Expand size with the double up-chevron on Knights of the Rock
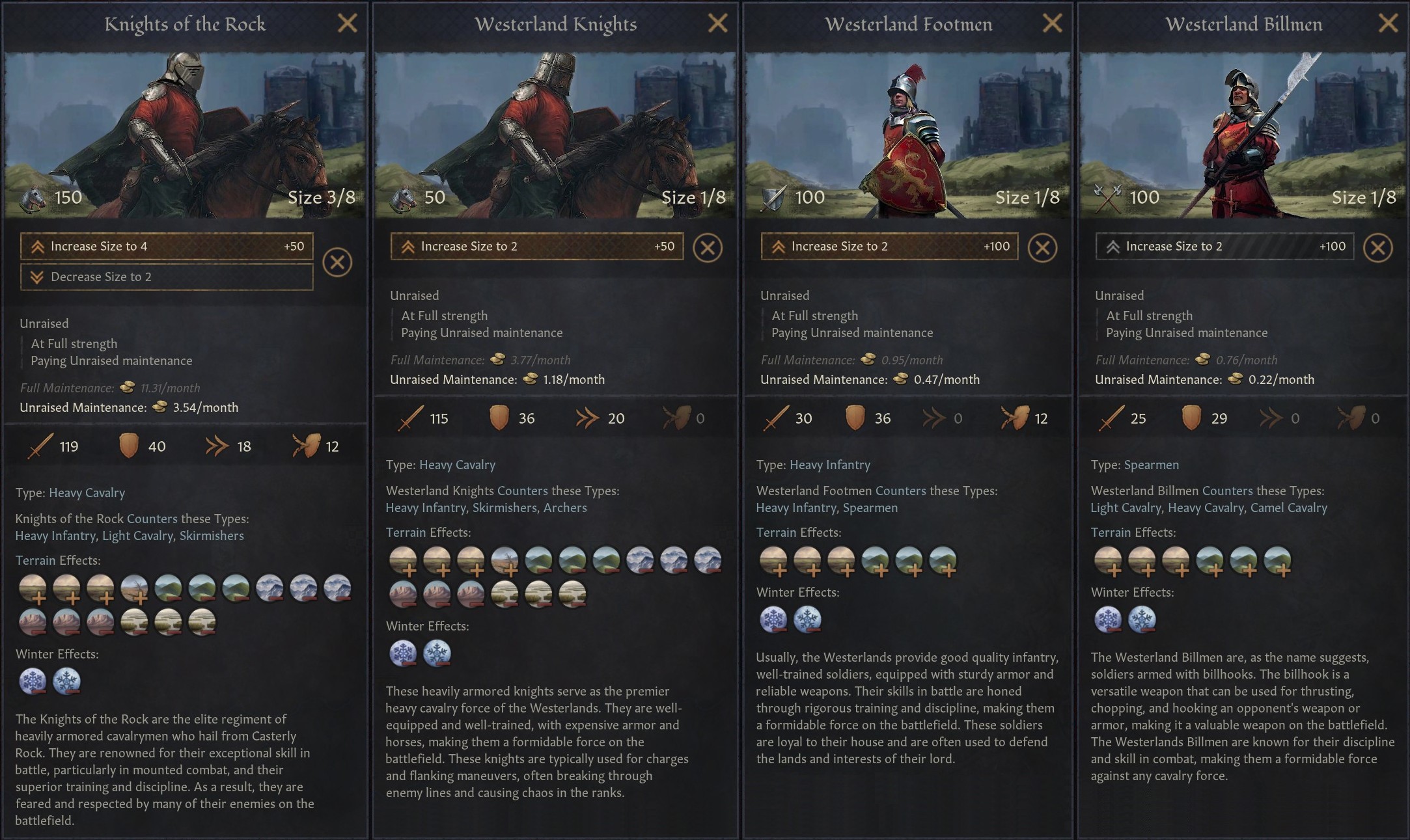The height and width of the screenshot is (840, 1410). [38, 246]
